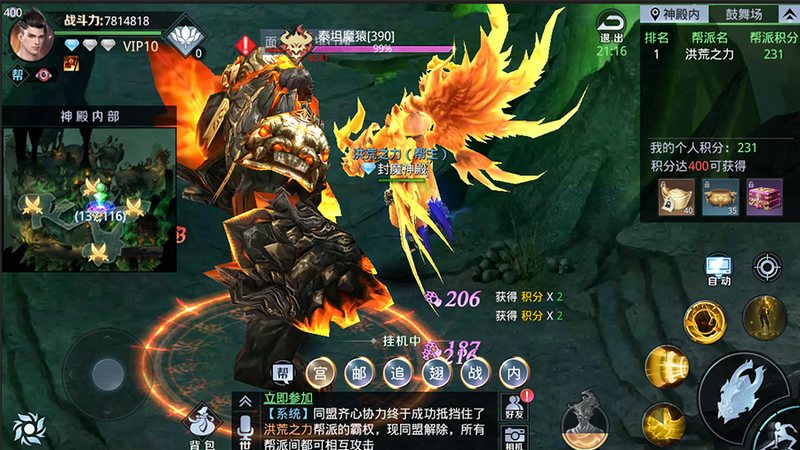Open the 邮 mail button

(359, 371)
